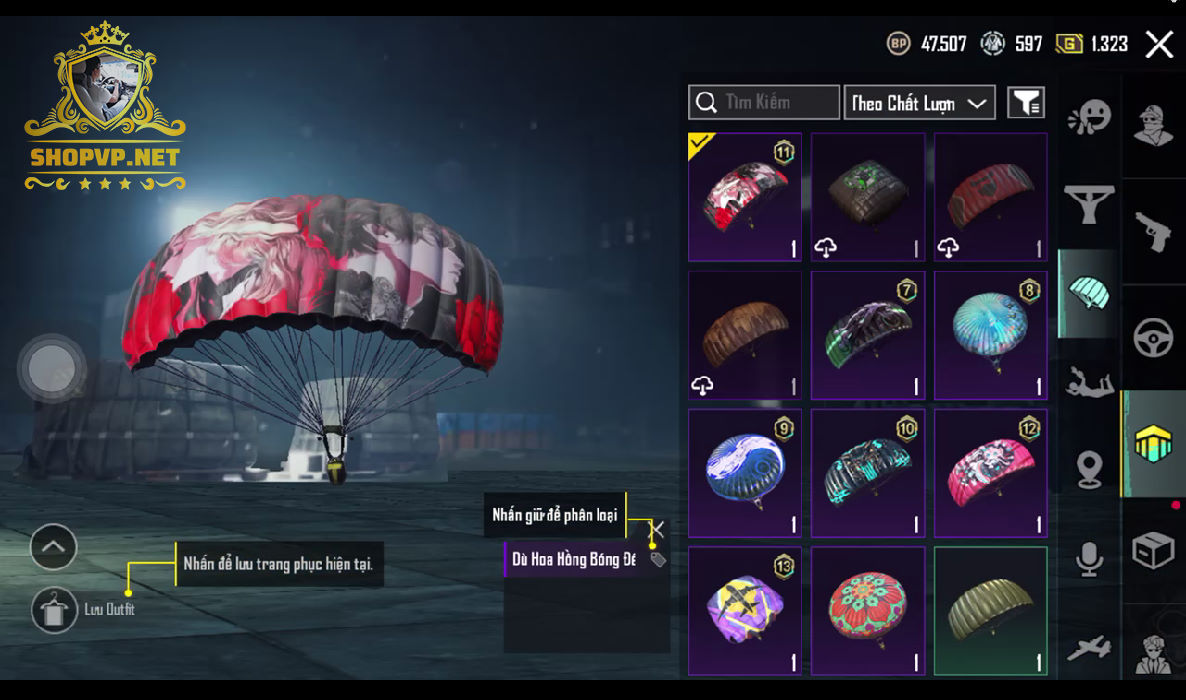This screenshot has width=1186, height=700.
Task: Select the level 12 pink parachute
Action: click(991, 473)
